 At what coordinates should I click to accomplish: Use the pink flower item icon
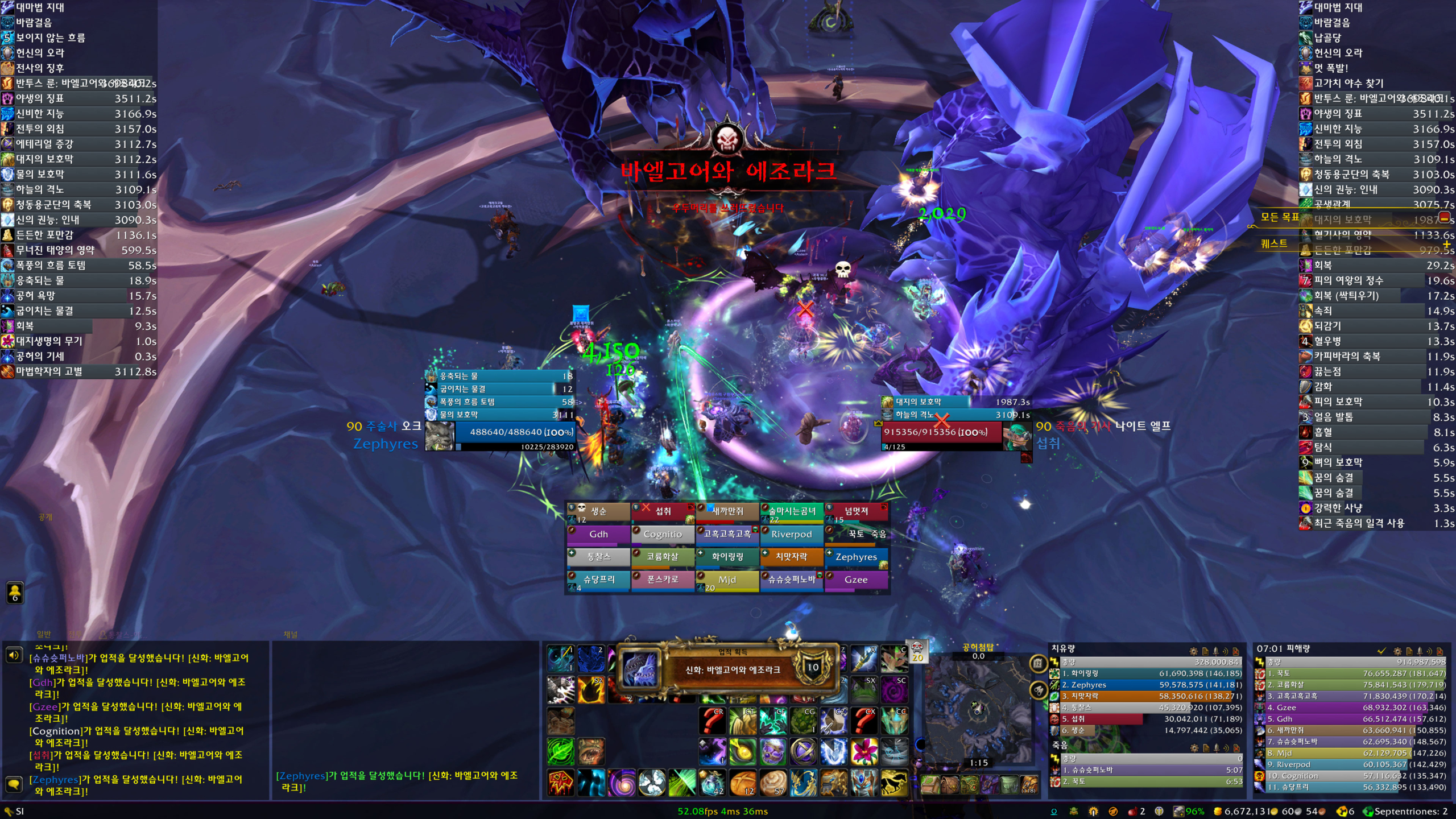pyautogui.click(x=864, y=752)
